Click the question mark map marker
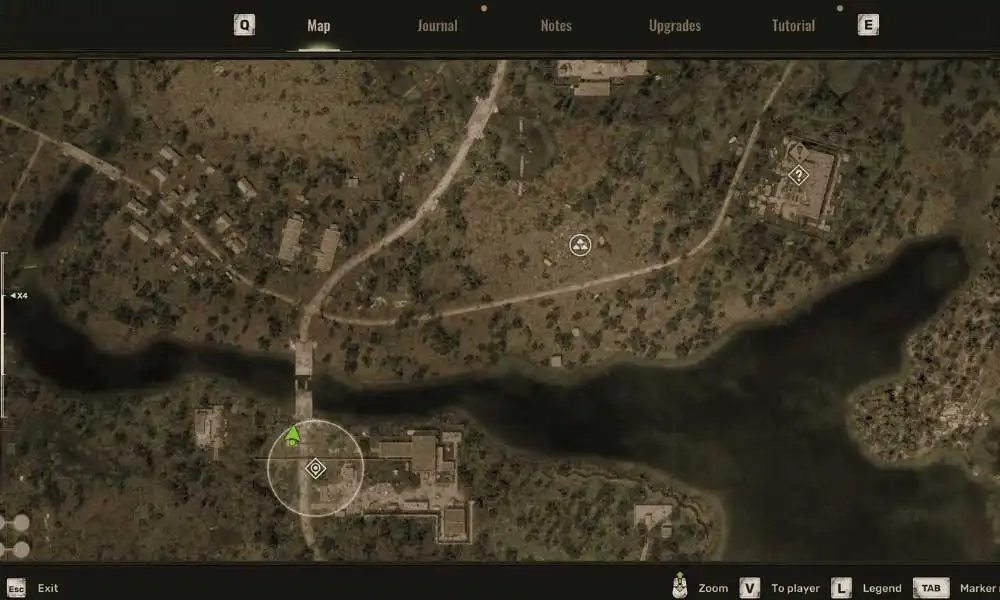The height and width of the screenshot is (600, 1000). [x=798, y=175]
